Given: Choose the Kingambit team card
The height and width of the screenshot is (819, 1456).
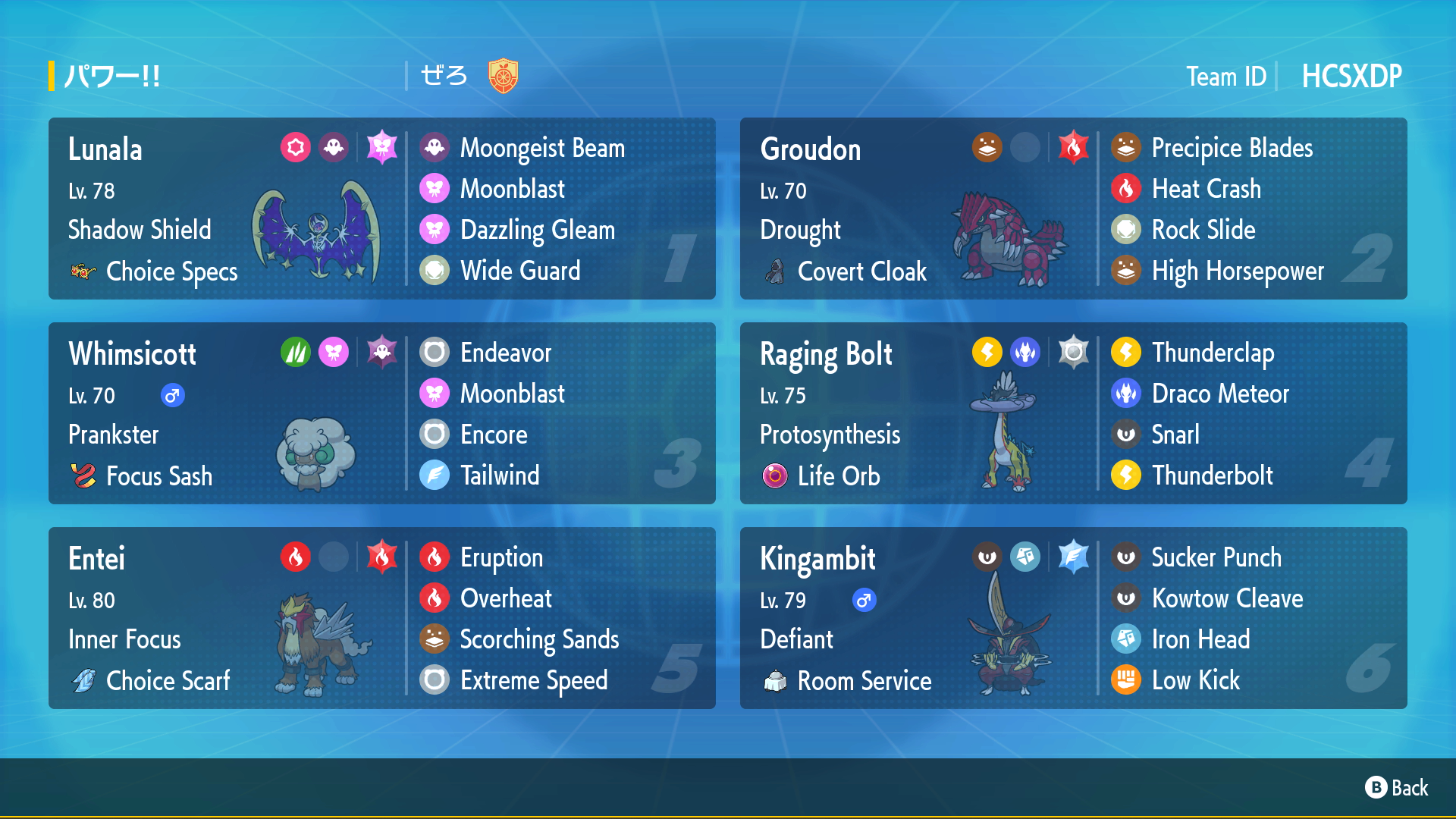Looking at the screenshot, I should coord(1073,618).
